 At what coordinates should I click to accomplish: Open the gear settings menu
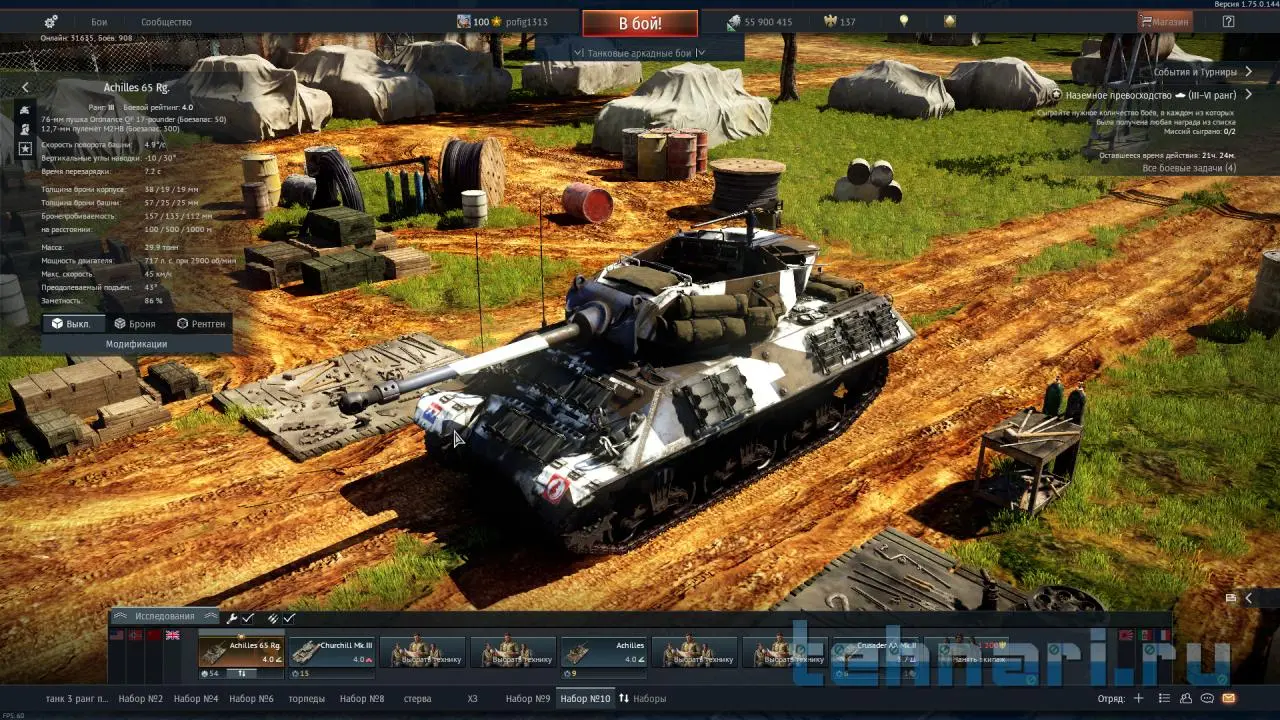(x=51, y=22)
